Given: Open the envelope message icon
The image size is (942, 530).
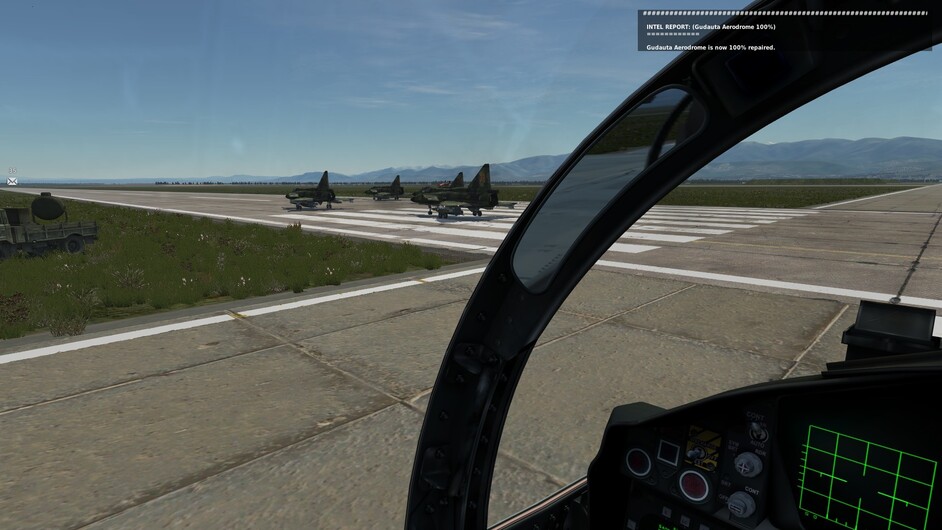Looking at the screenshot, I should (x=12, y=181).
